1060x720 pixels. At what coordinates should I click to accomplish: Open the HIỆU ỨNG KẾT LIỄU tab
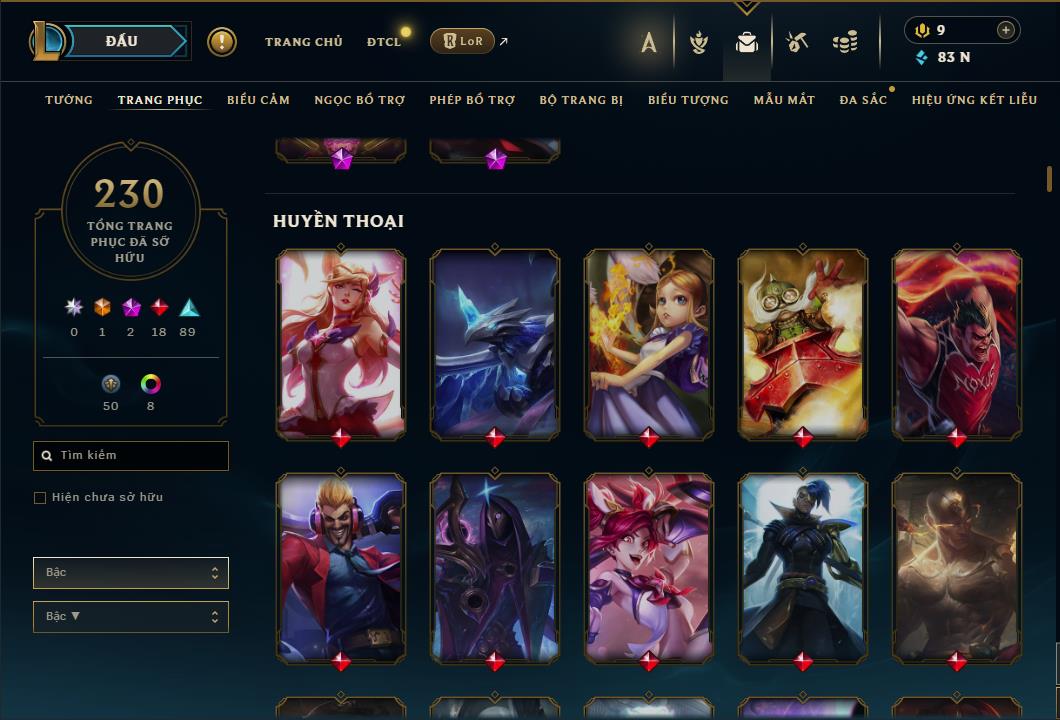(974, 100)
